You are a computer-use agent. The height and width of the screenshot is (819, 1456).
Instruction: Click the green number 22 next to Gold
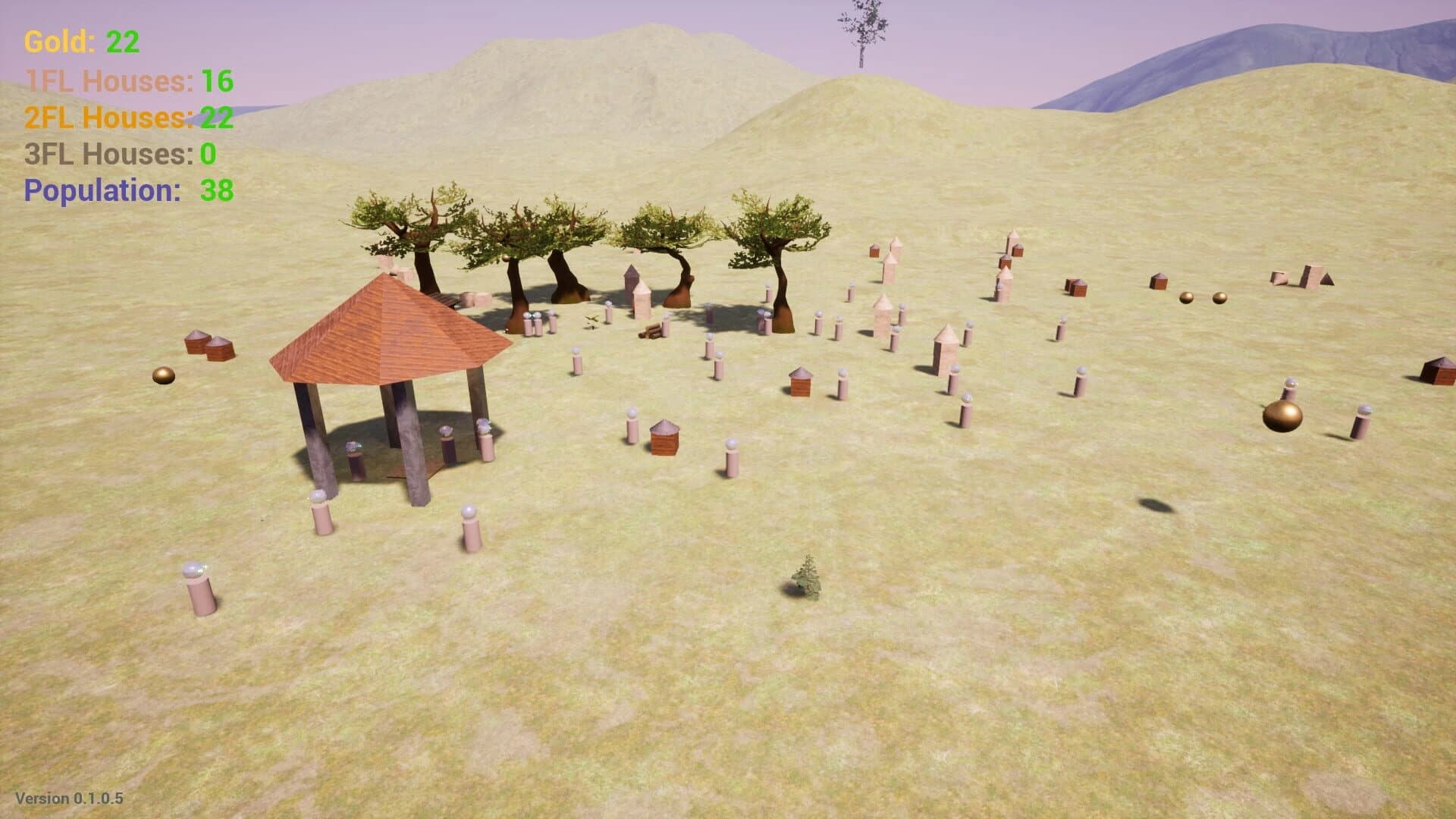click(x=121, y=42)
